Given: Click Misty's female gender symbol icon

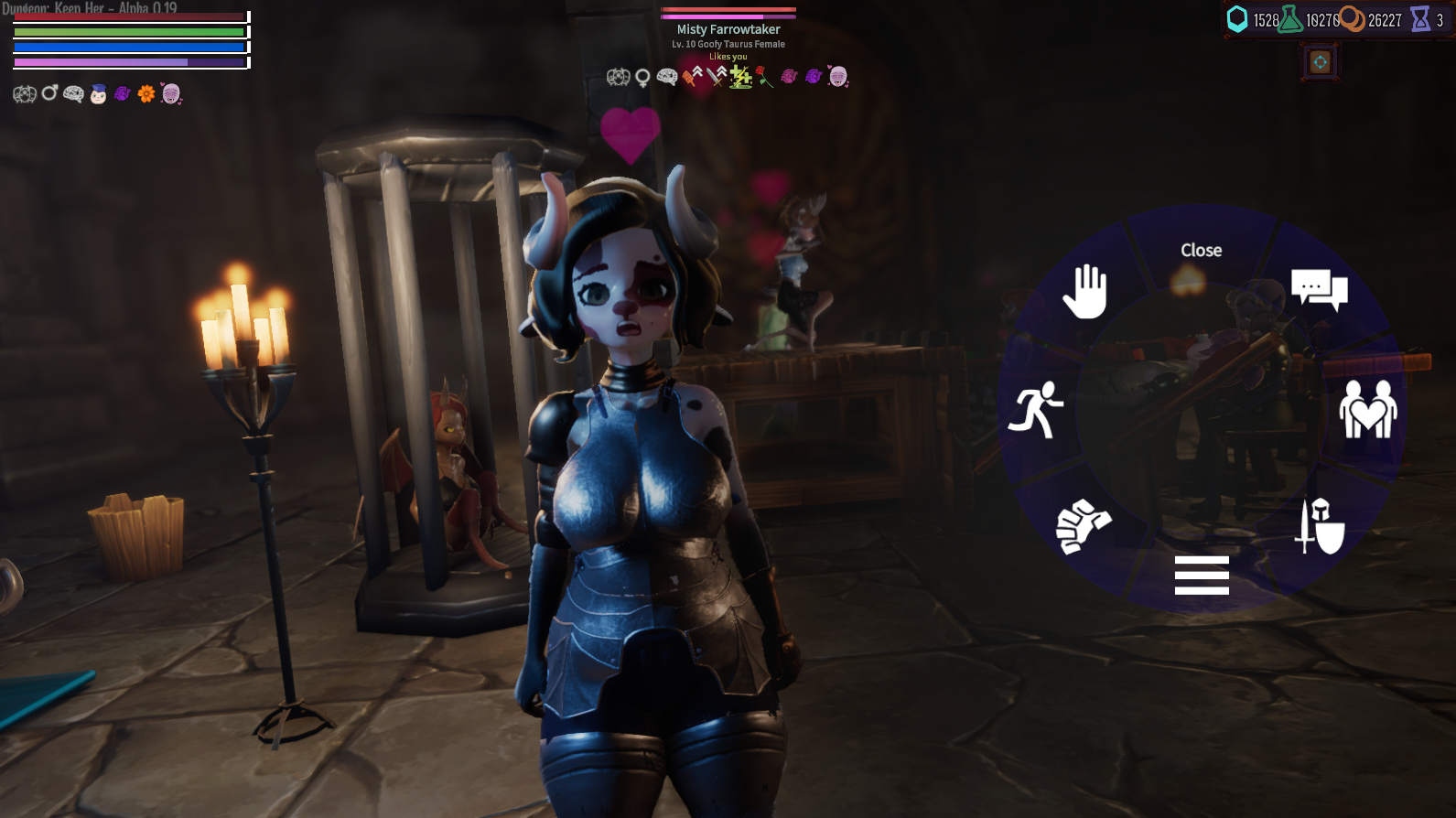Looking at the screenshot, I should coord(642,78).
